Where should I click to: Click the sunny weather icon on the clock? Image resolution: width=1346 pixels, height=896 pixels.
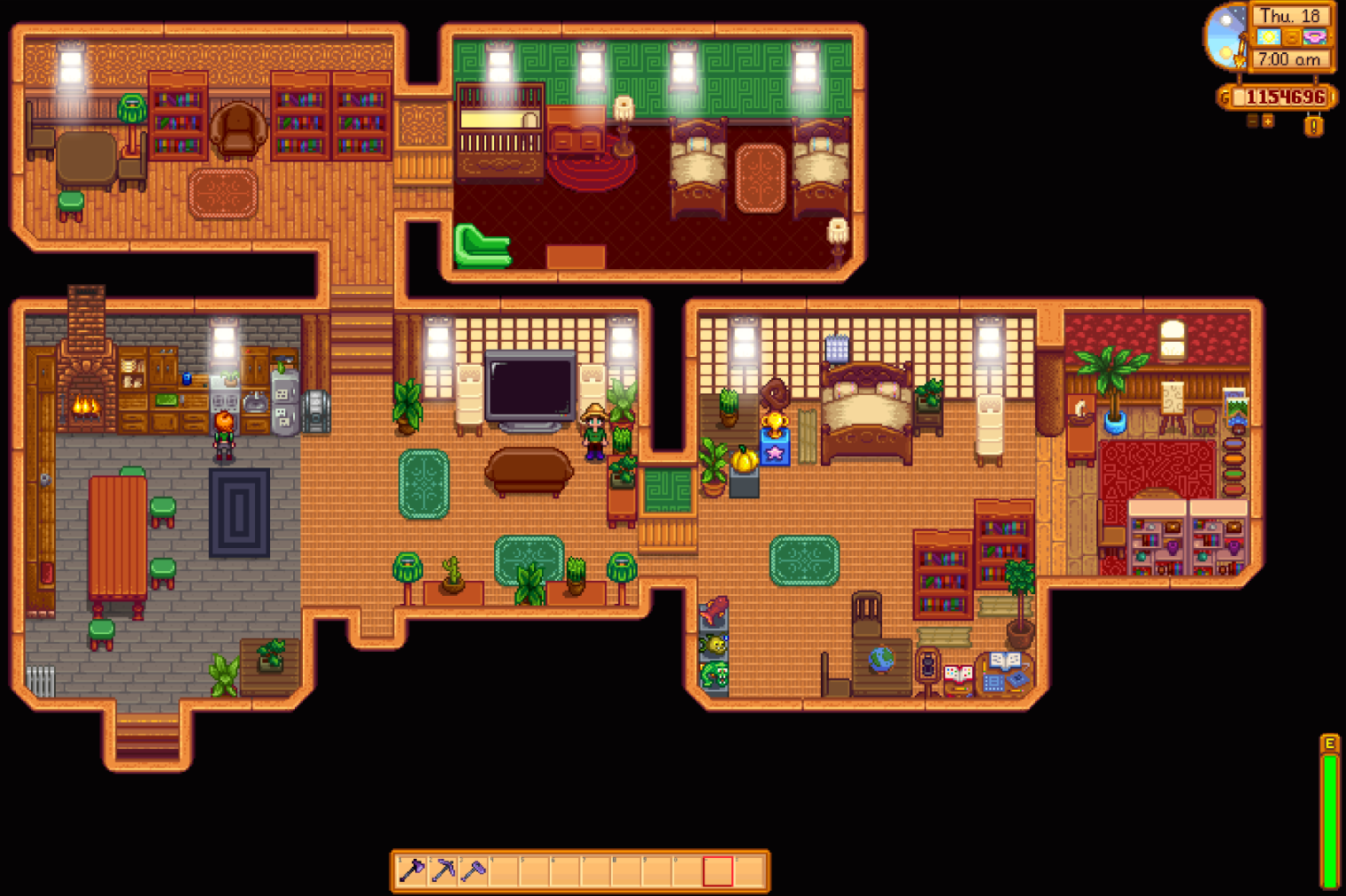click(x=1269, y=36)
